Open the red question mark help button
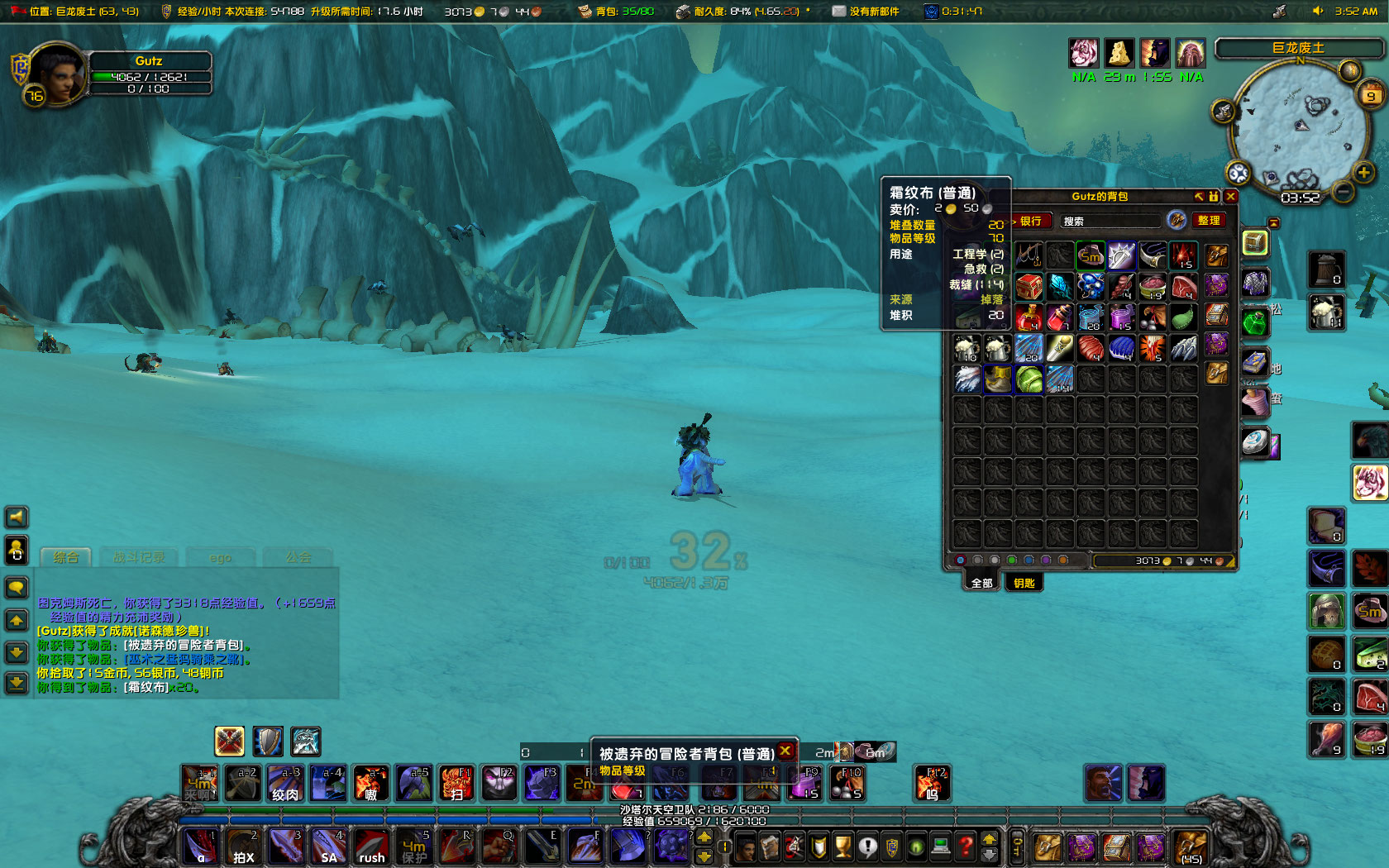1389x868 pixels. (x=965, y=847)
